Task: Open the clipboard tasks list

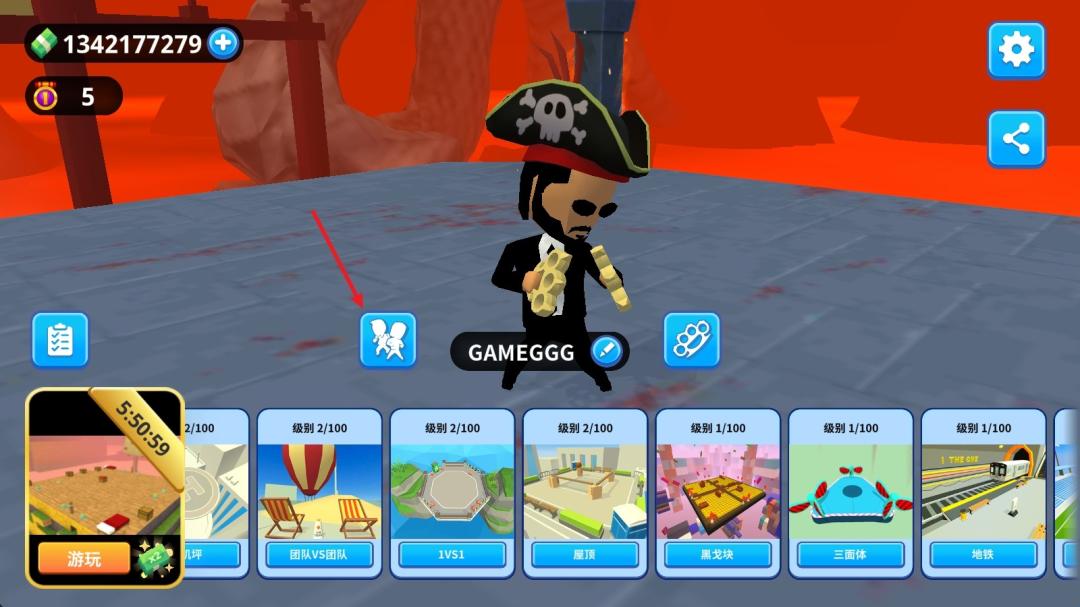Action: [x=60, y=340]
